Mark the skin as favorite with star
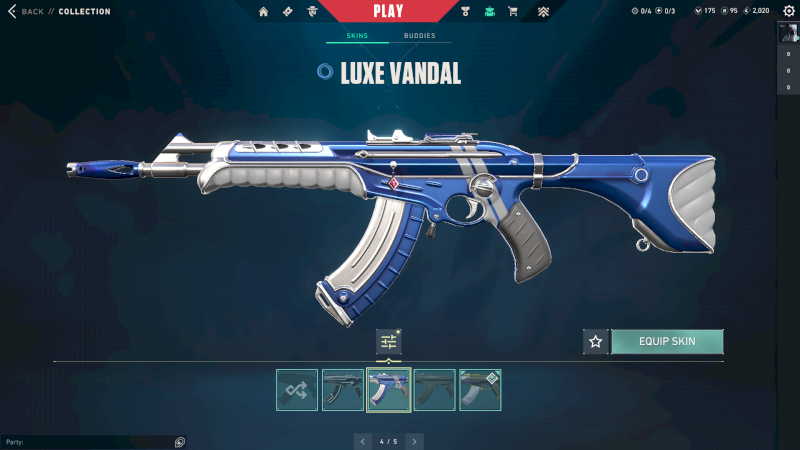Viewport: 800px width, 450px height. [596, 342]
